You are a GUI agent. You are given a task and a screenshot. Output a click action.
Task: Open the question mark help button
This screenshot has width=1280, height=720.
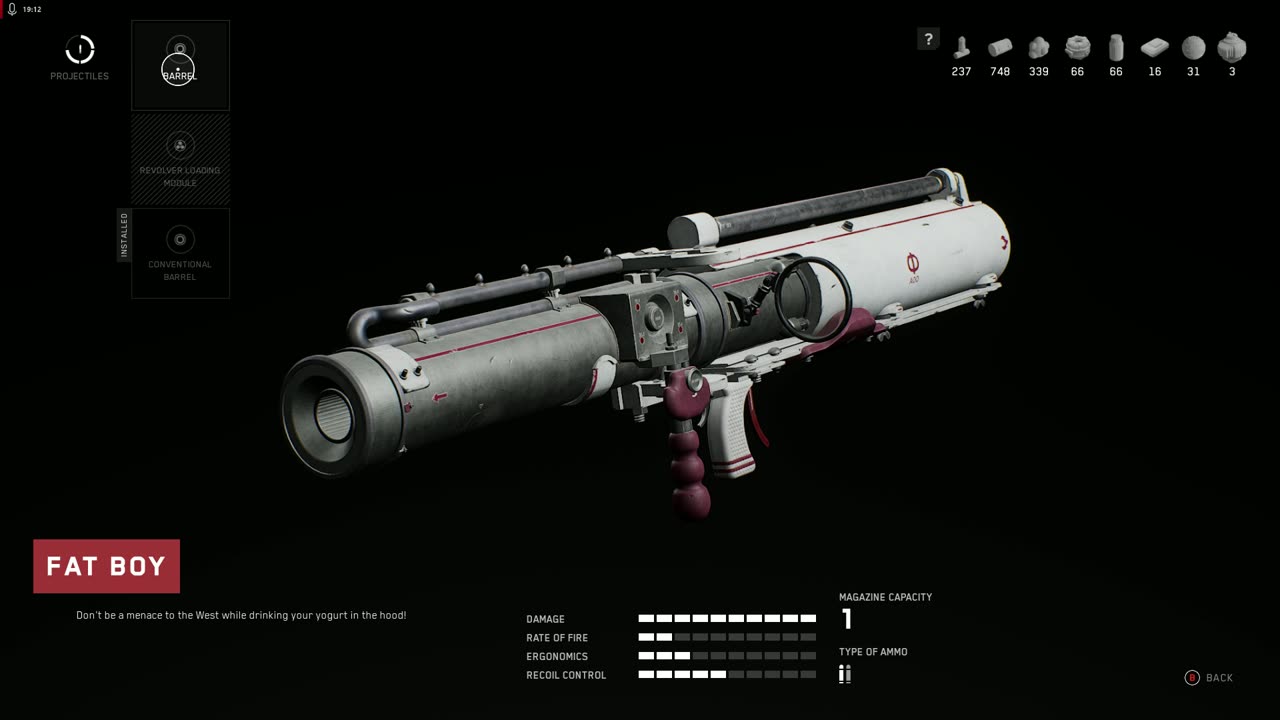click(928, 39)
